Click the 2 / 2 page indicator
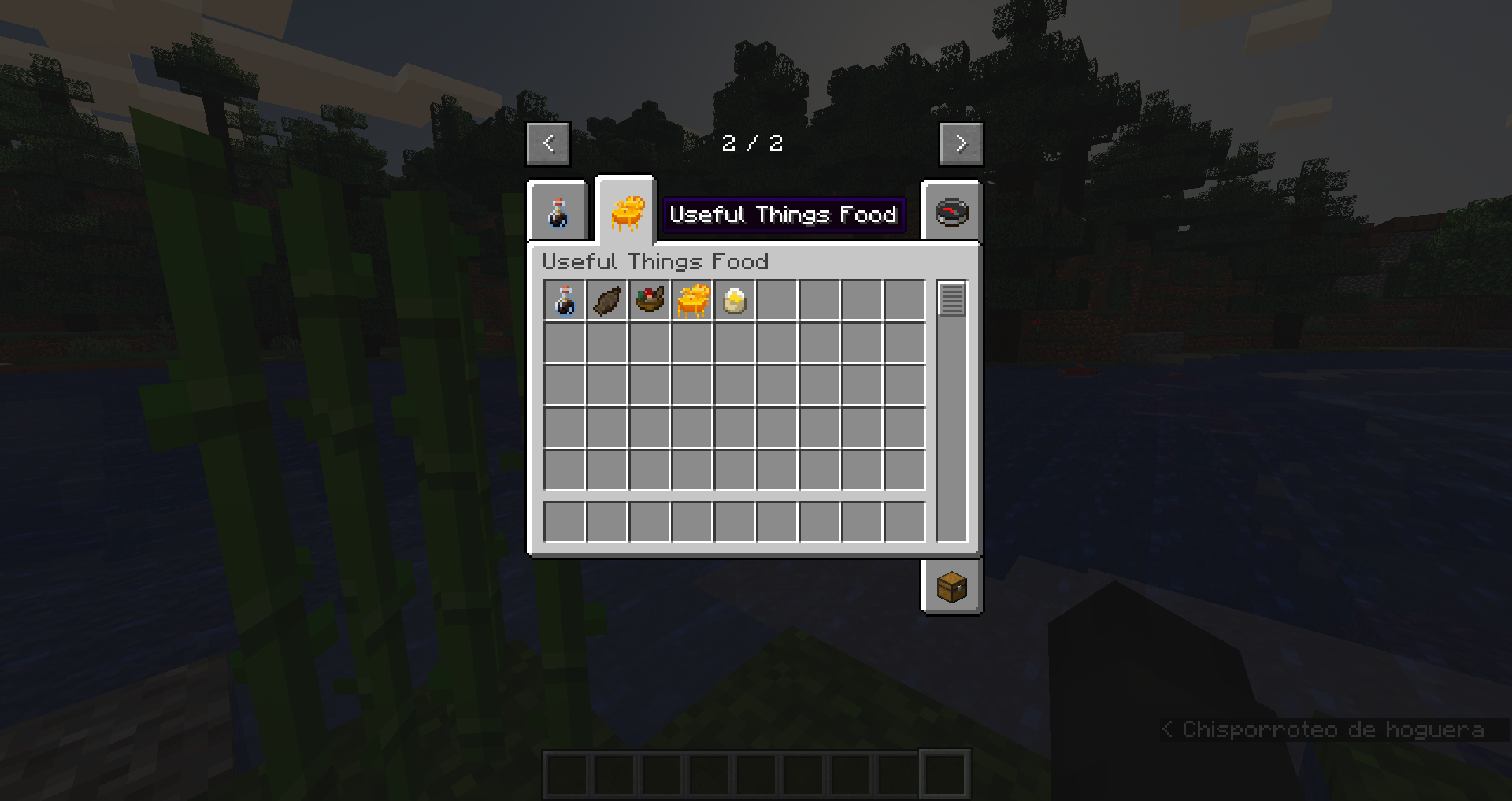Image resolution: width=1512 pixels, height=801 pixels. (x=753, y=143)
